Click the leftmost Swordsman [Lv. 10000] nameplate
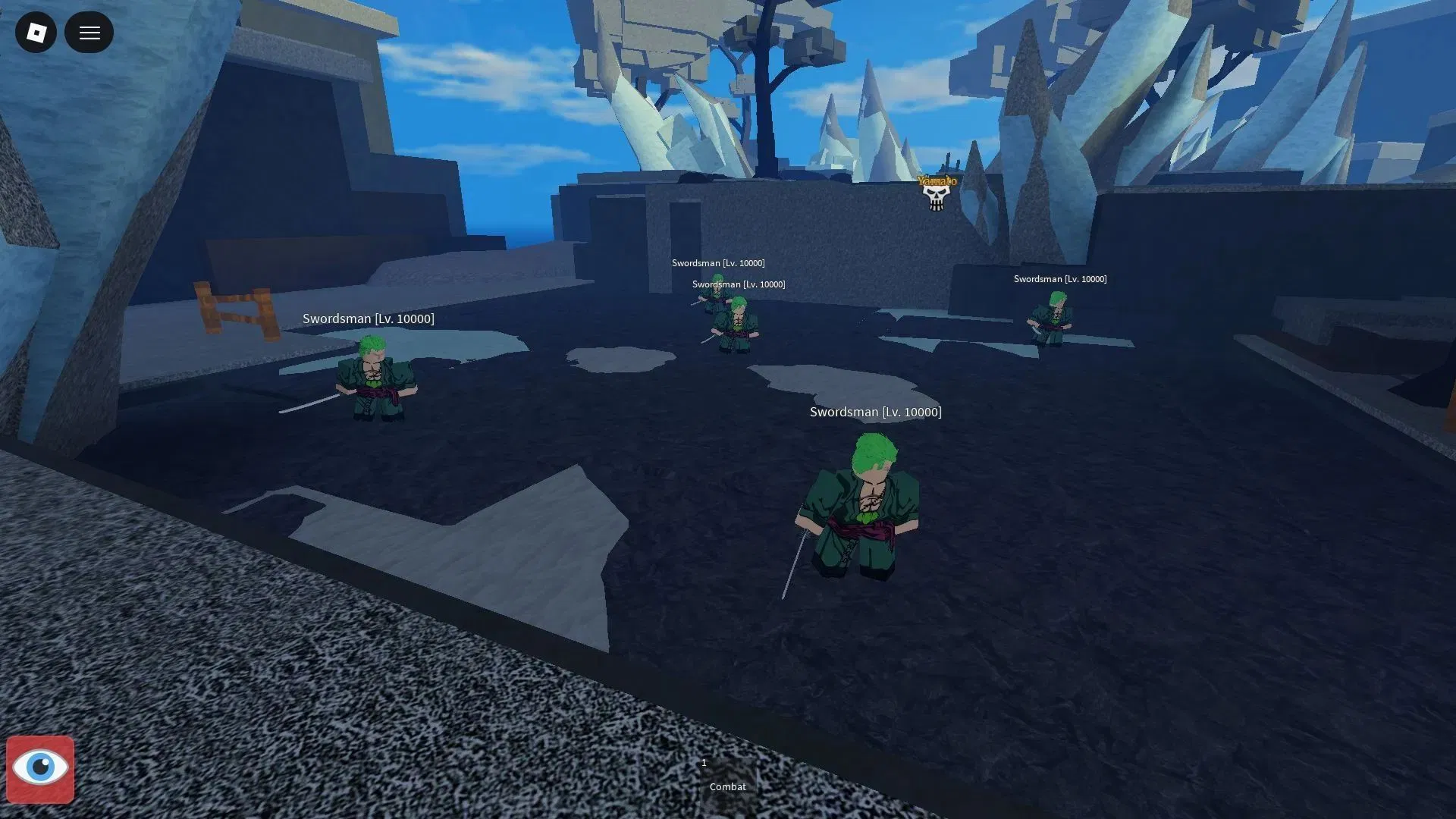 click(370, 318)
